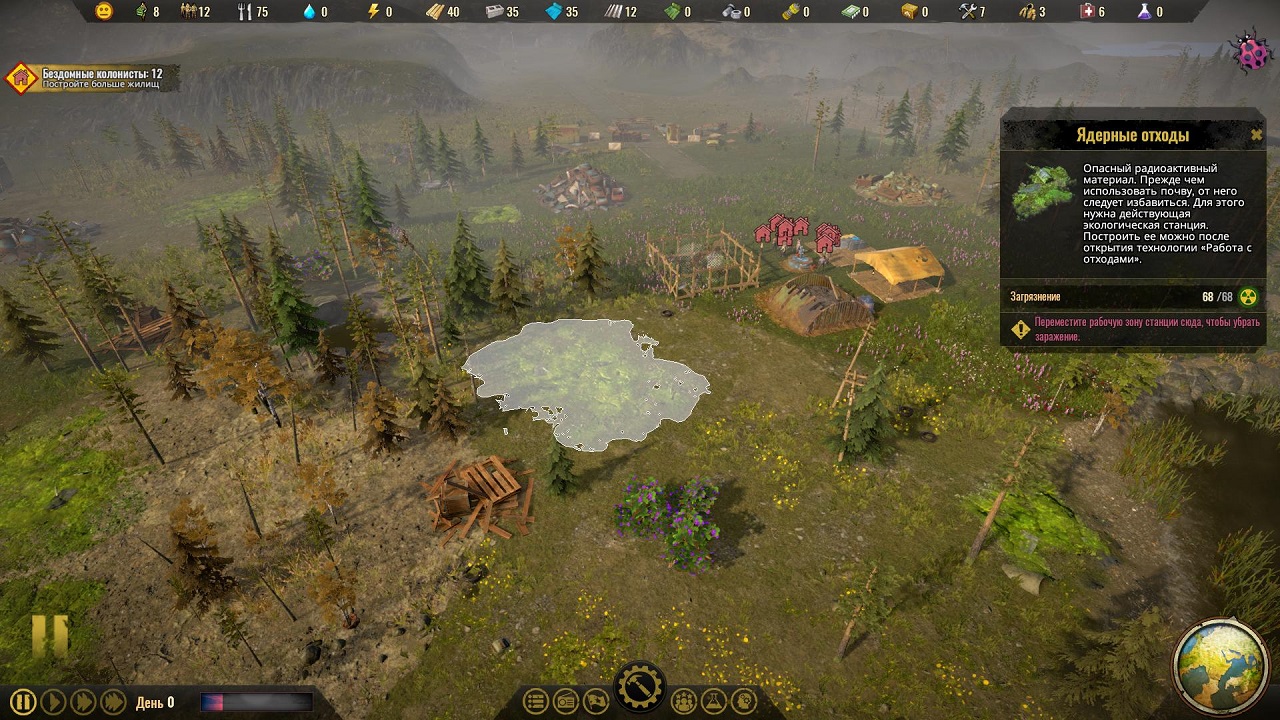Set game speed to double fast-forward
The image size is (1280, 720).
83,702
